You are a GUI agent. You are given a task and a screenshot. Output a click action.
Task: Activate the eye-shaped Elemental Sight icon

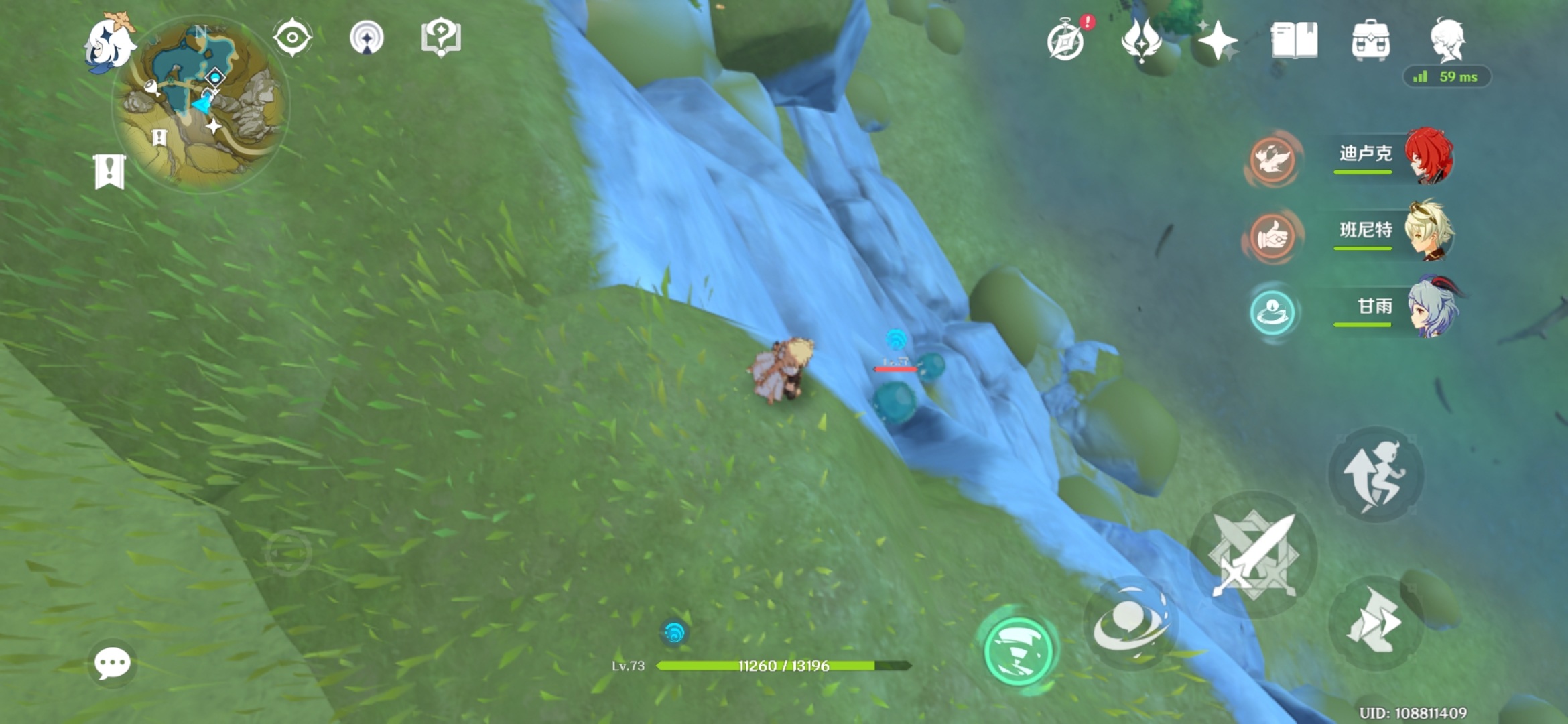coord(292,38)
